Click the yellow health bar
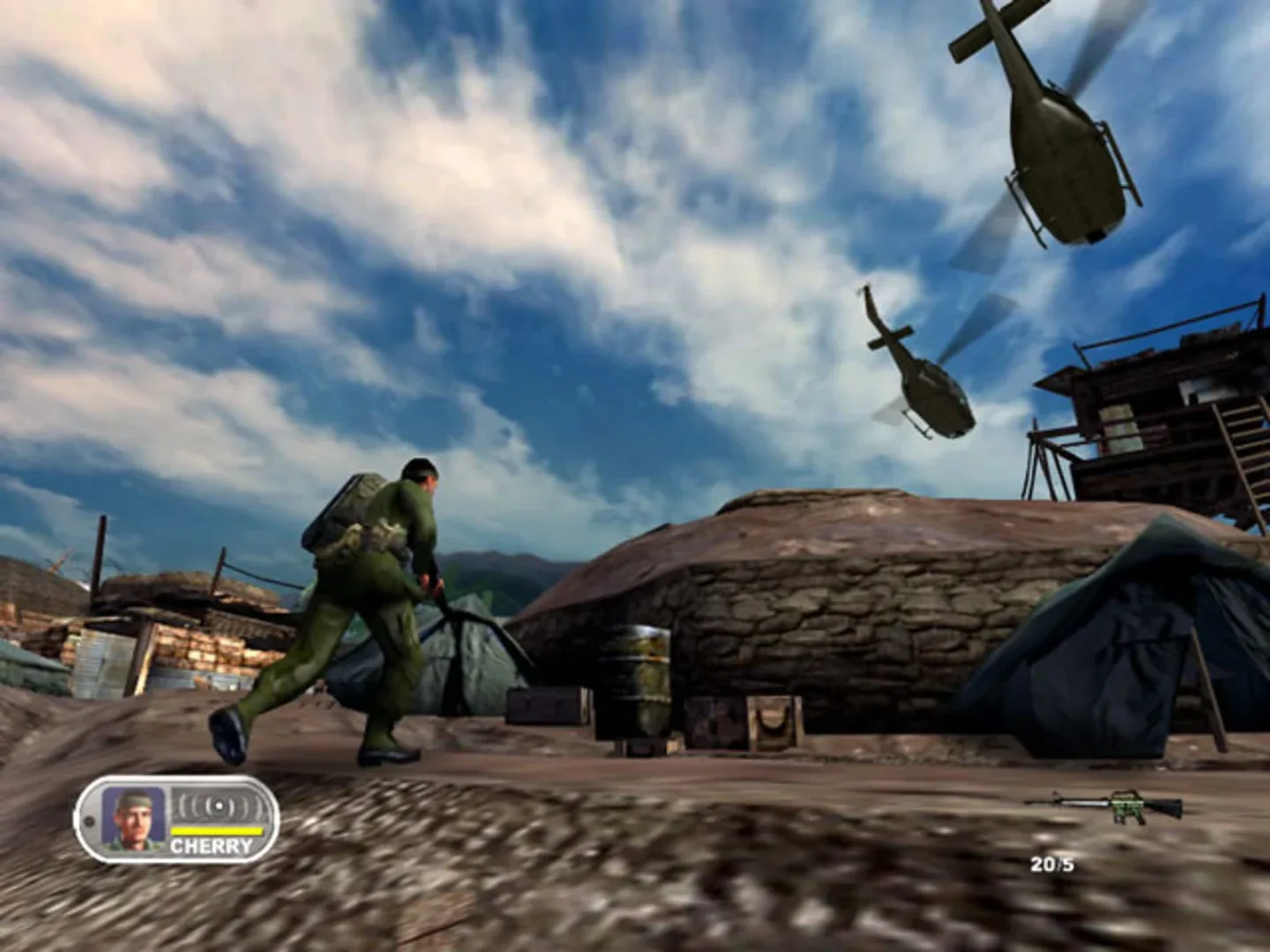1270x952 pixels. click(x=216, y=830)
